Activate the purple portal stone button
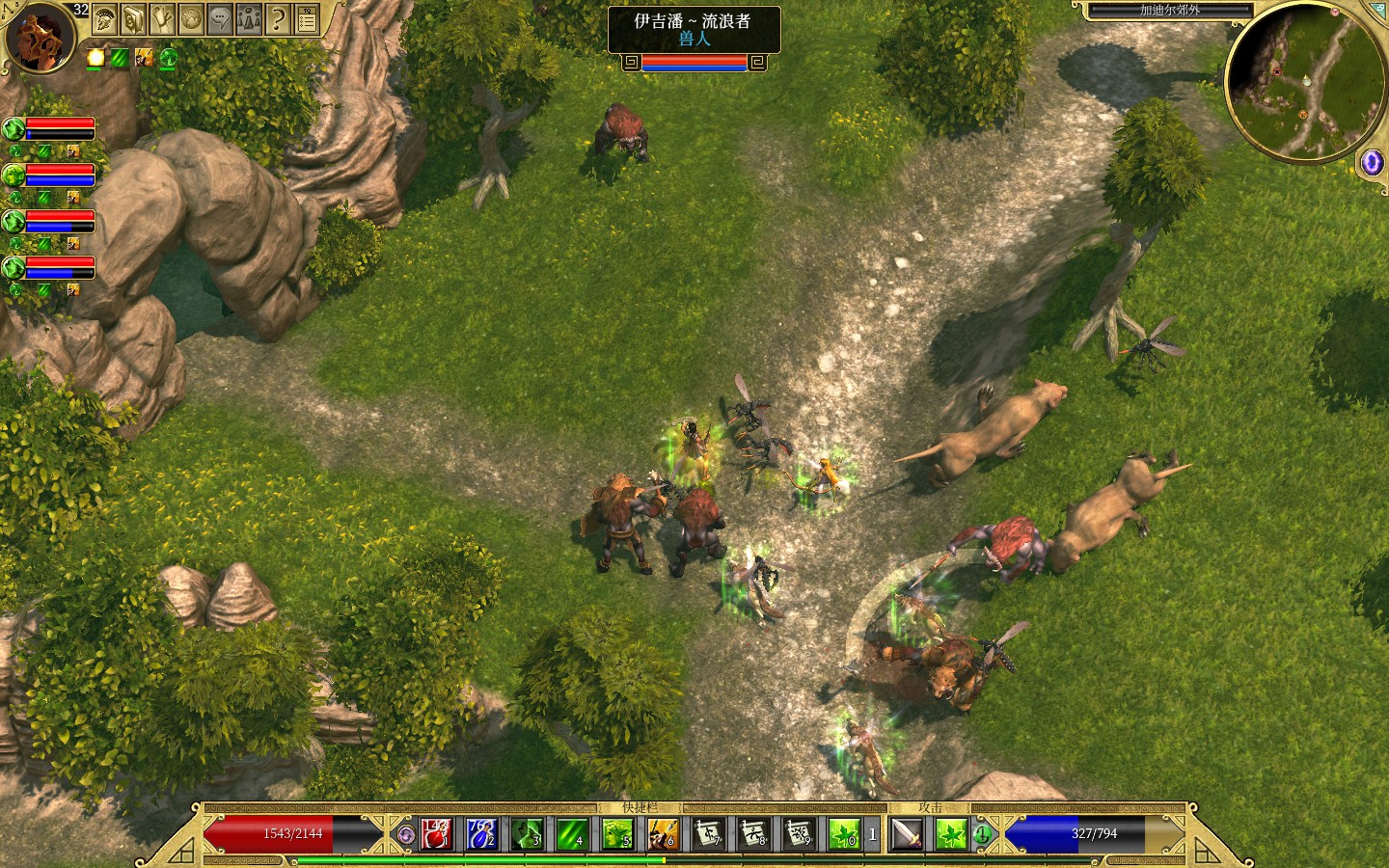This screenshot has width=1389, height=868. pyautogui.click(x=1371, y=162)
